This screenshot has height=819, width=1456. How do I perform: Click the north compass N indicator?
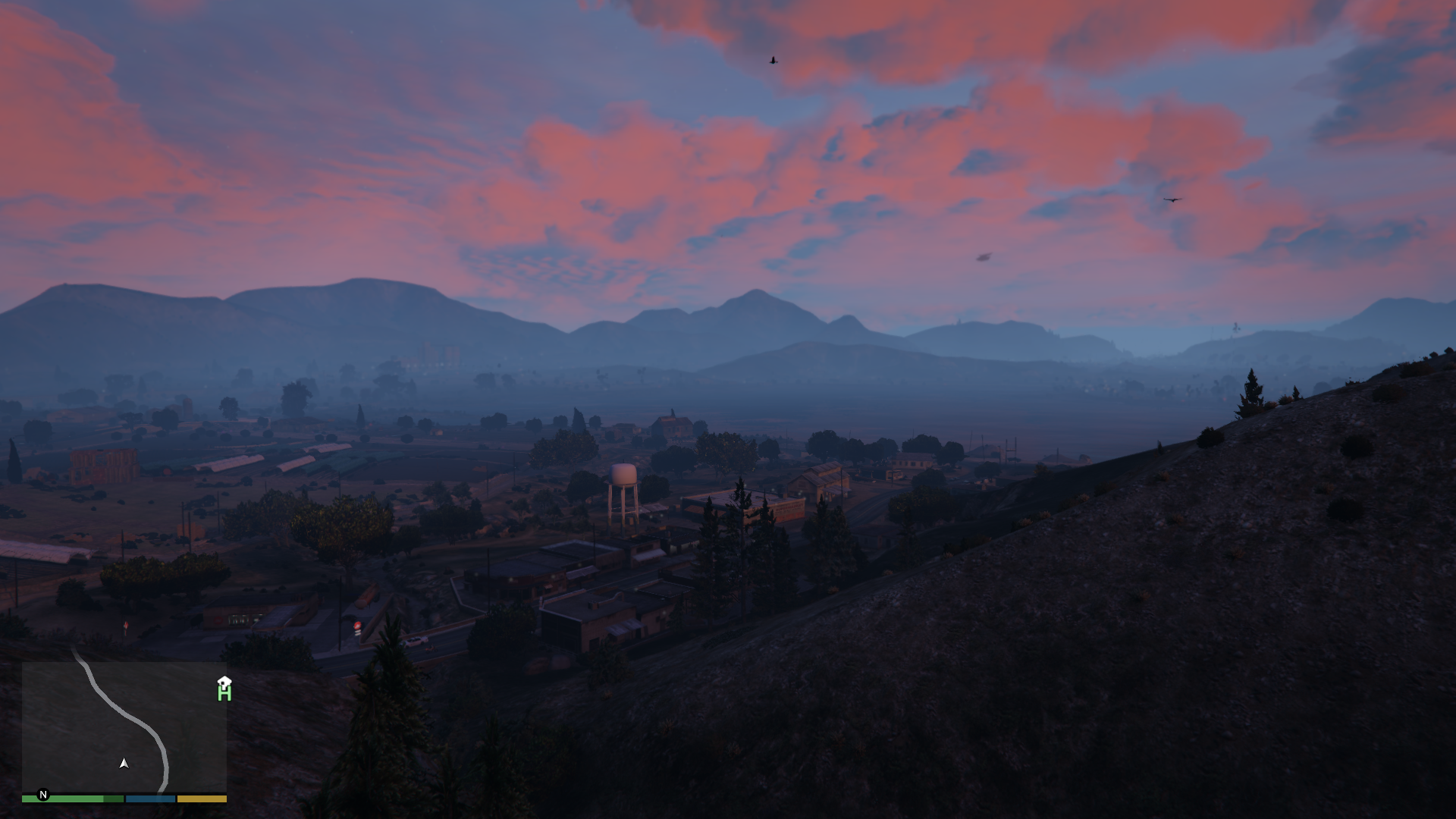[43, 795]
